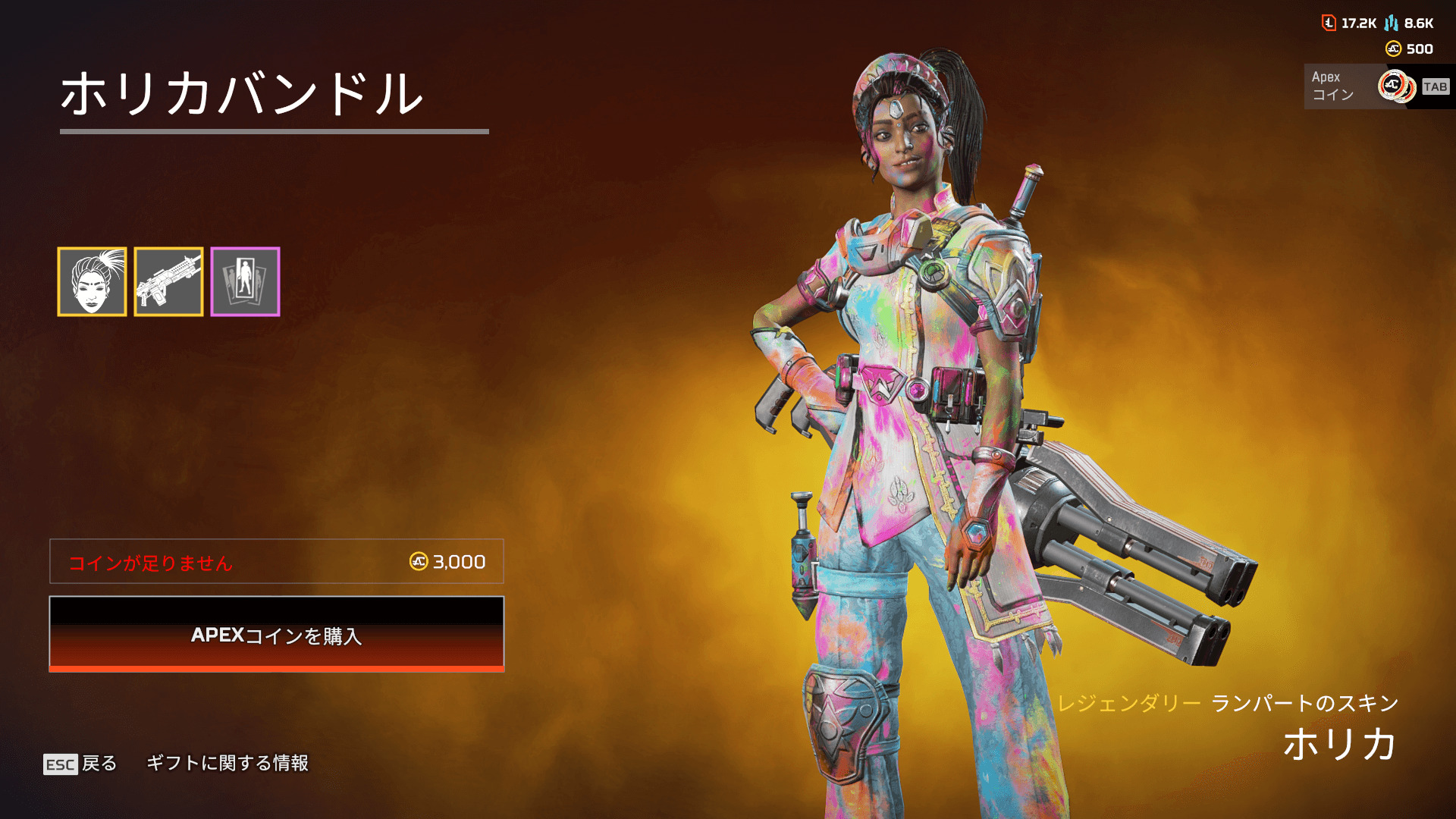This screenshot has width=1456, height=819.
Task: Select the Rampart legend skin thumbnail
Action: [92, 281]
